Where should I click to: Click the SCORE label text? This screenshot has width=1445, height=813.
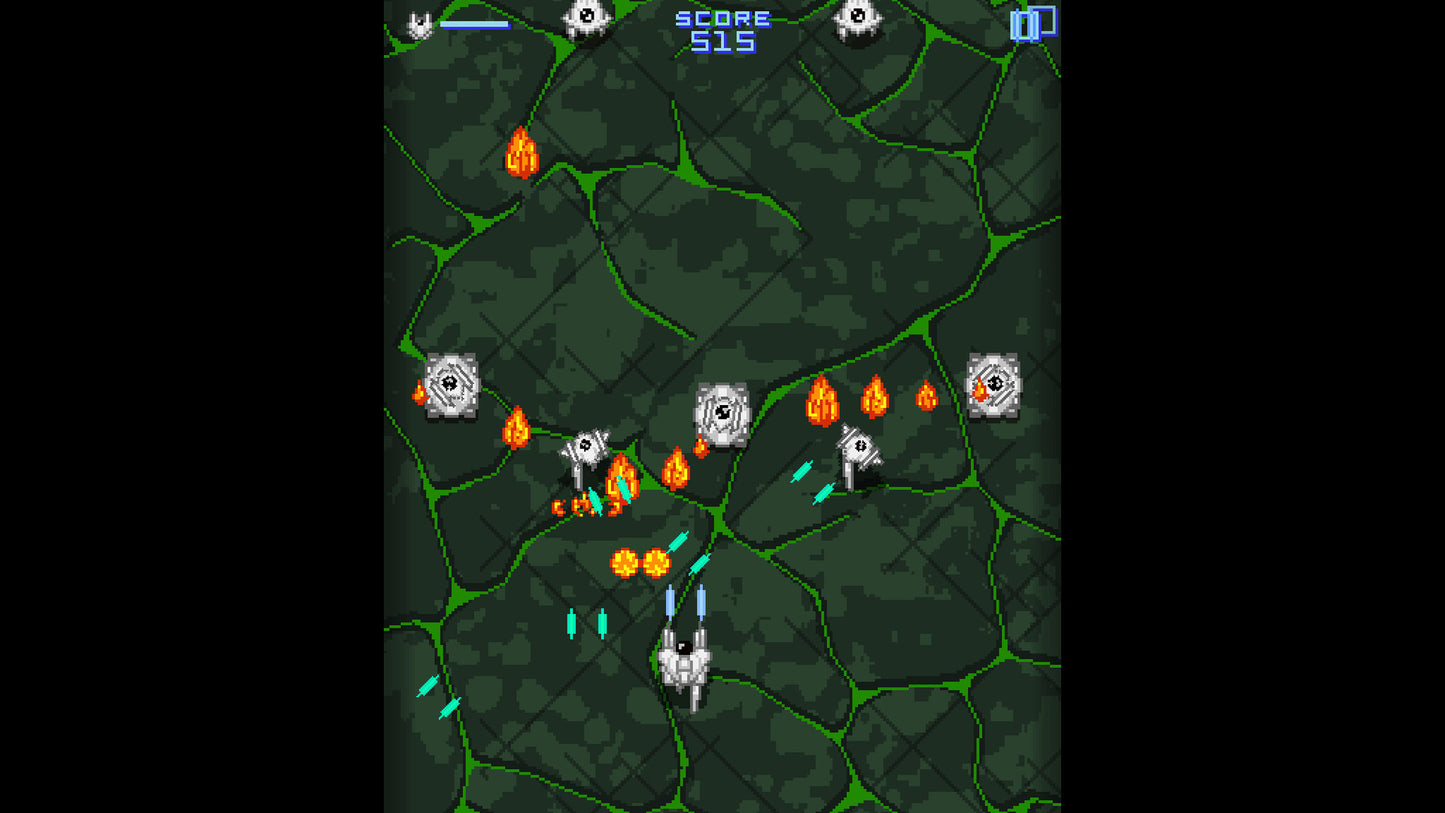tap(722, 17)
